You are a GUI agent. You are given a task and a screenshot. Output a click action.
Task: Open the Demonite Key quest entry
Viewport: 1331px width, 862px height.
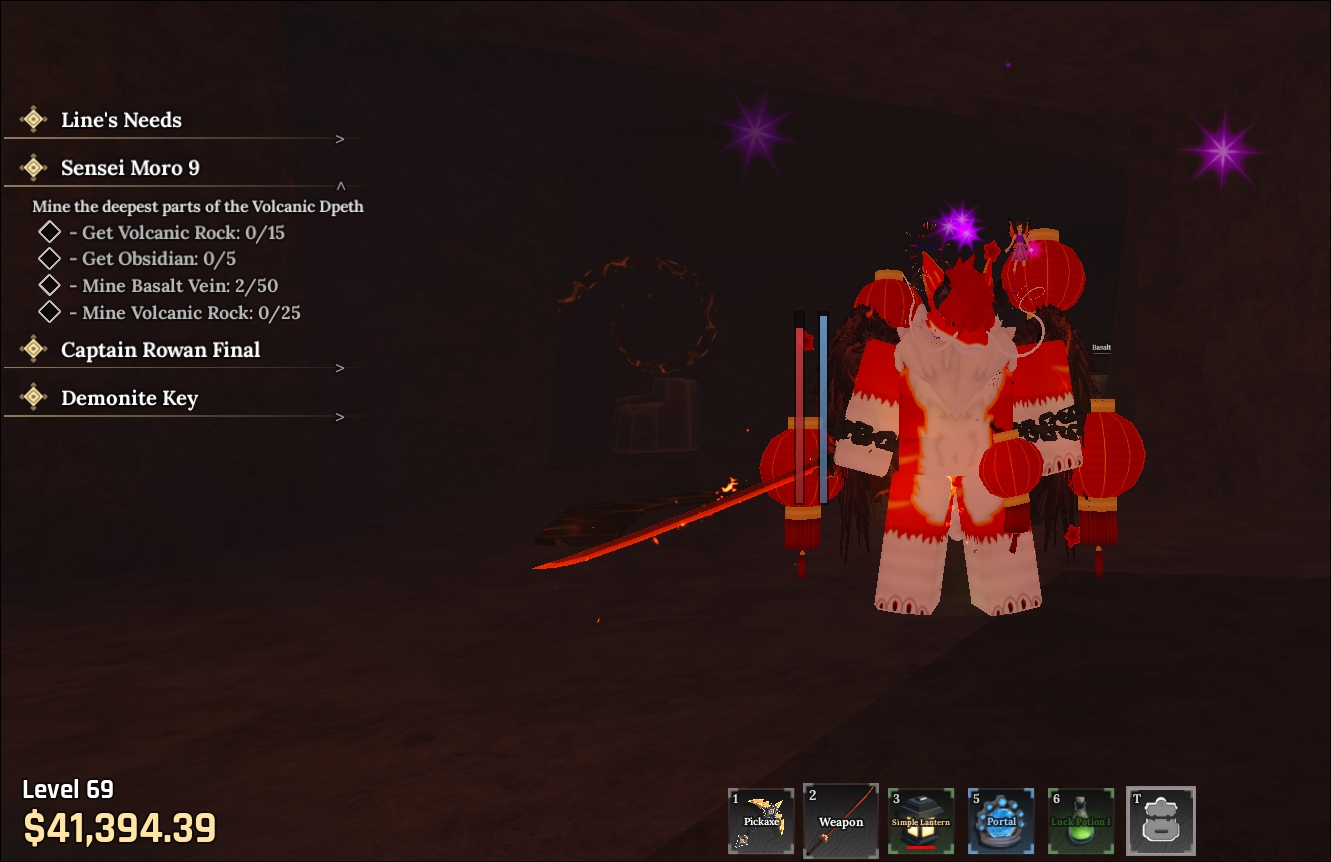point(129,399)
